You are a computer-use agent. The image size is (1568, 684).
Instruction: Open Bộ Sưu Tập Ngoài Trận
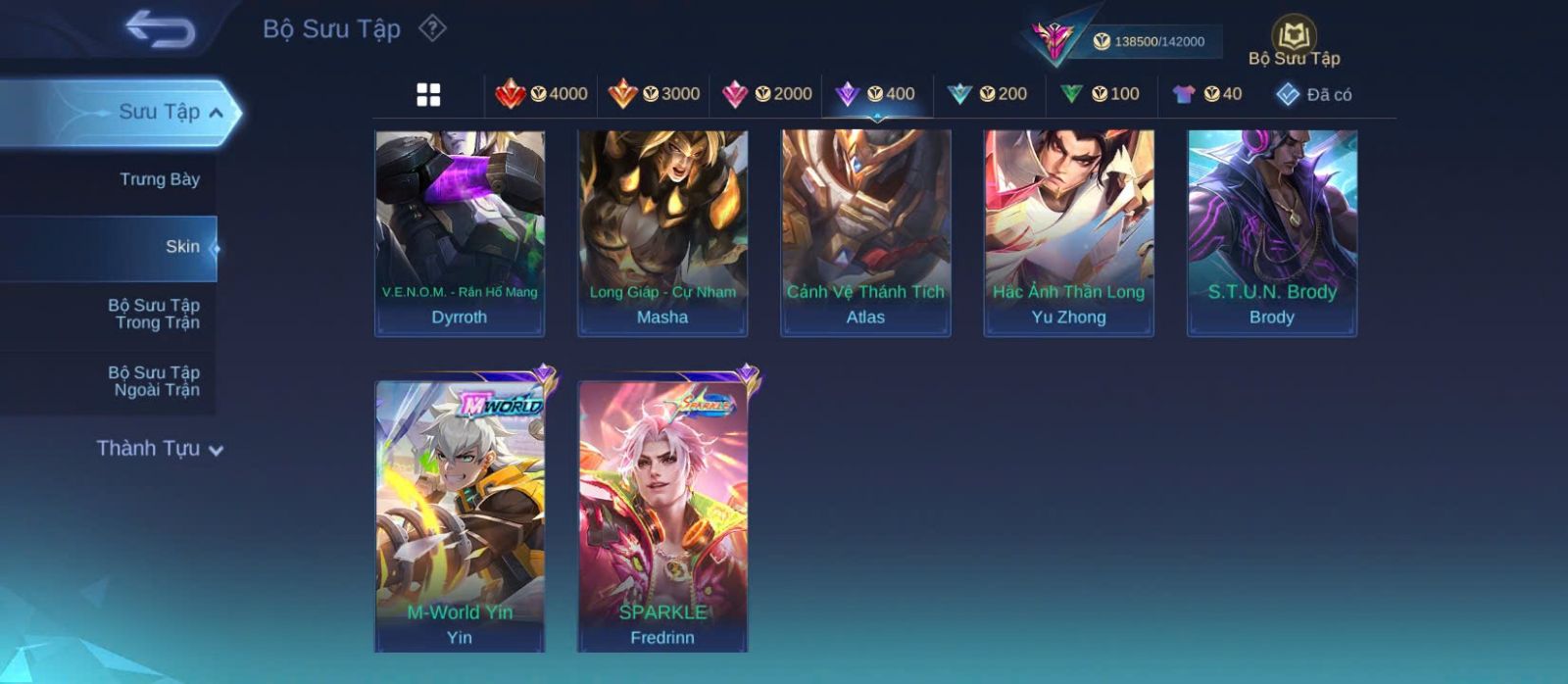[156, 381]
